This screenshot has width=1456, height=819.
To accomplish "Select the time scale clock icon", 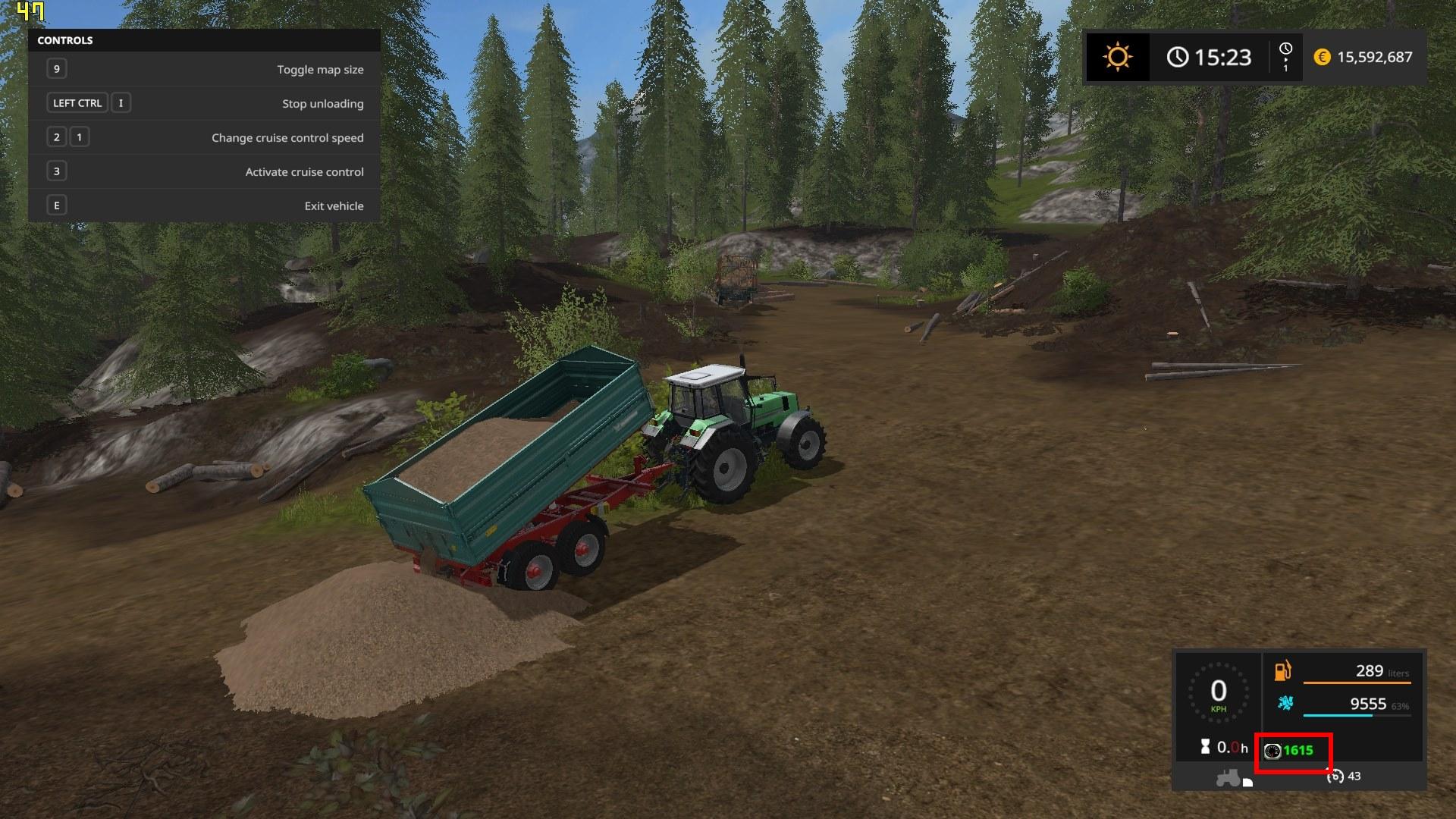I will (1285, 49).
